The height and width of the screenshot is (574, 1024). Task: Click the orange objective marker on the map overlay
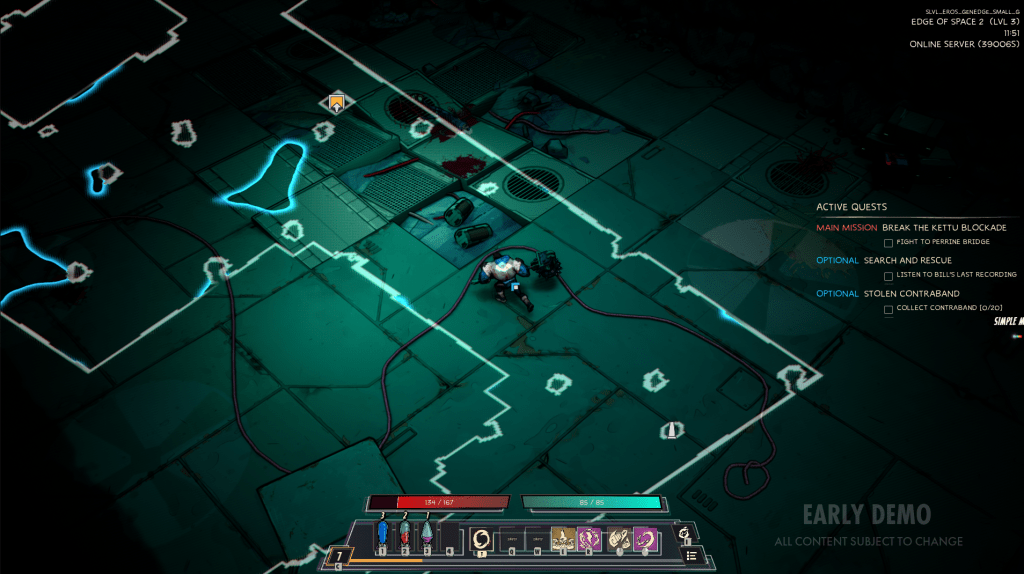point(337,102)
